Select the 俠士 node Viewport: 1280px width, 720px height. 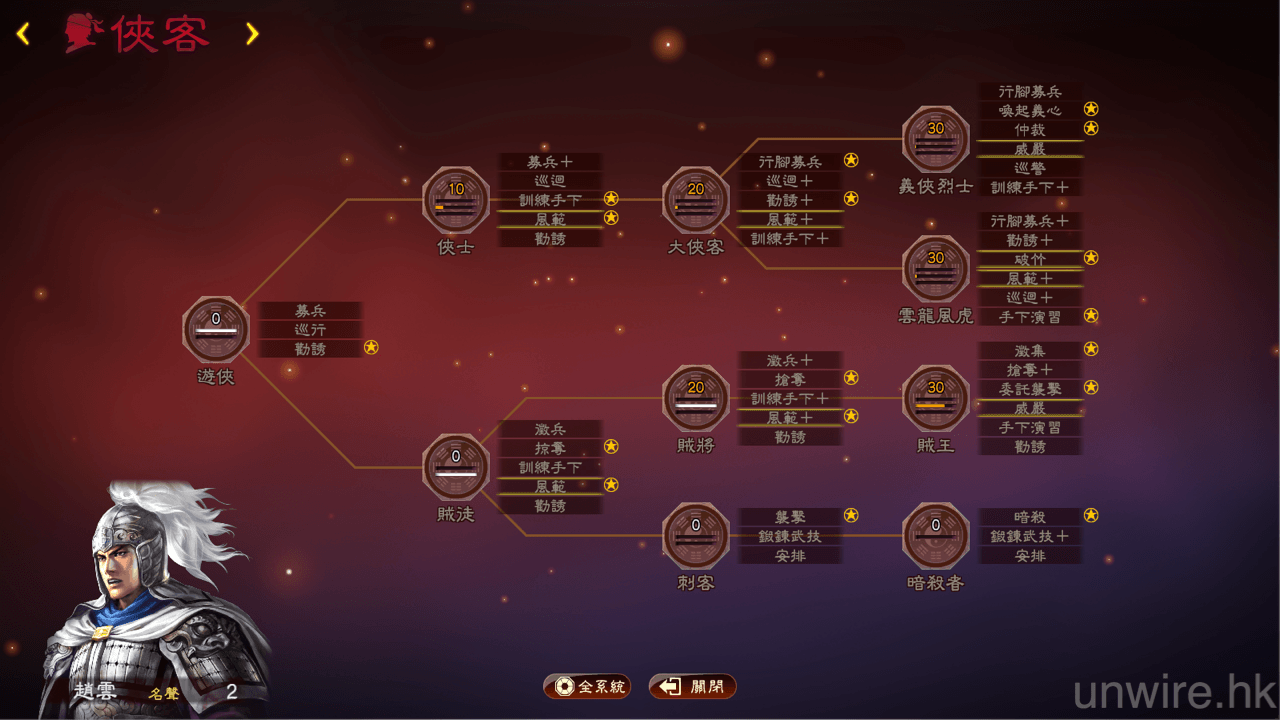point(456,200)
